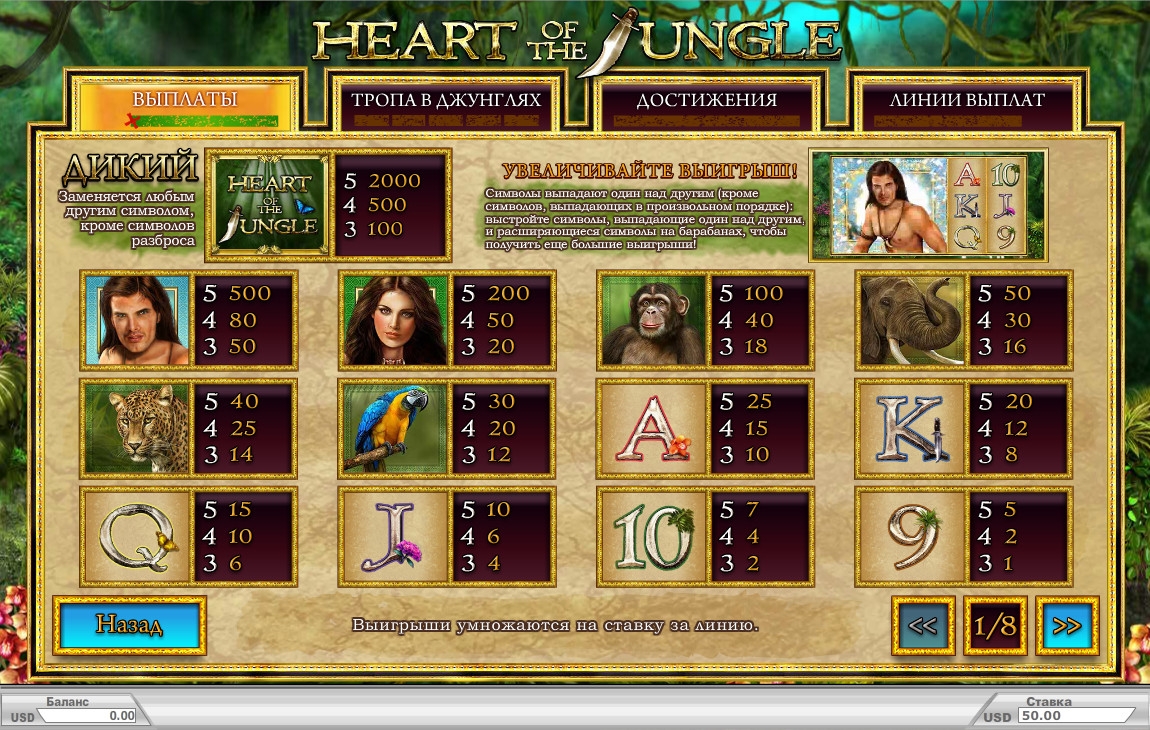1150x730 pixels.
Task: Click the Ставка bet amount field
Action: (x=1076, y=716)
